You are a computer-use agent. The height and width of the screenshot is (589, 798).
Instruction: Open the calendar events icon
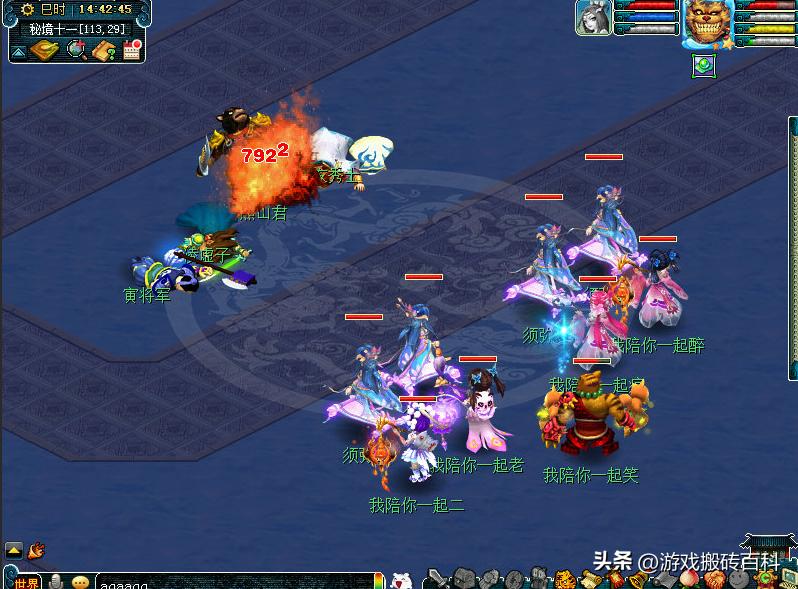tap(131, 50)
